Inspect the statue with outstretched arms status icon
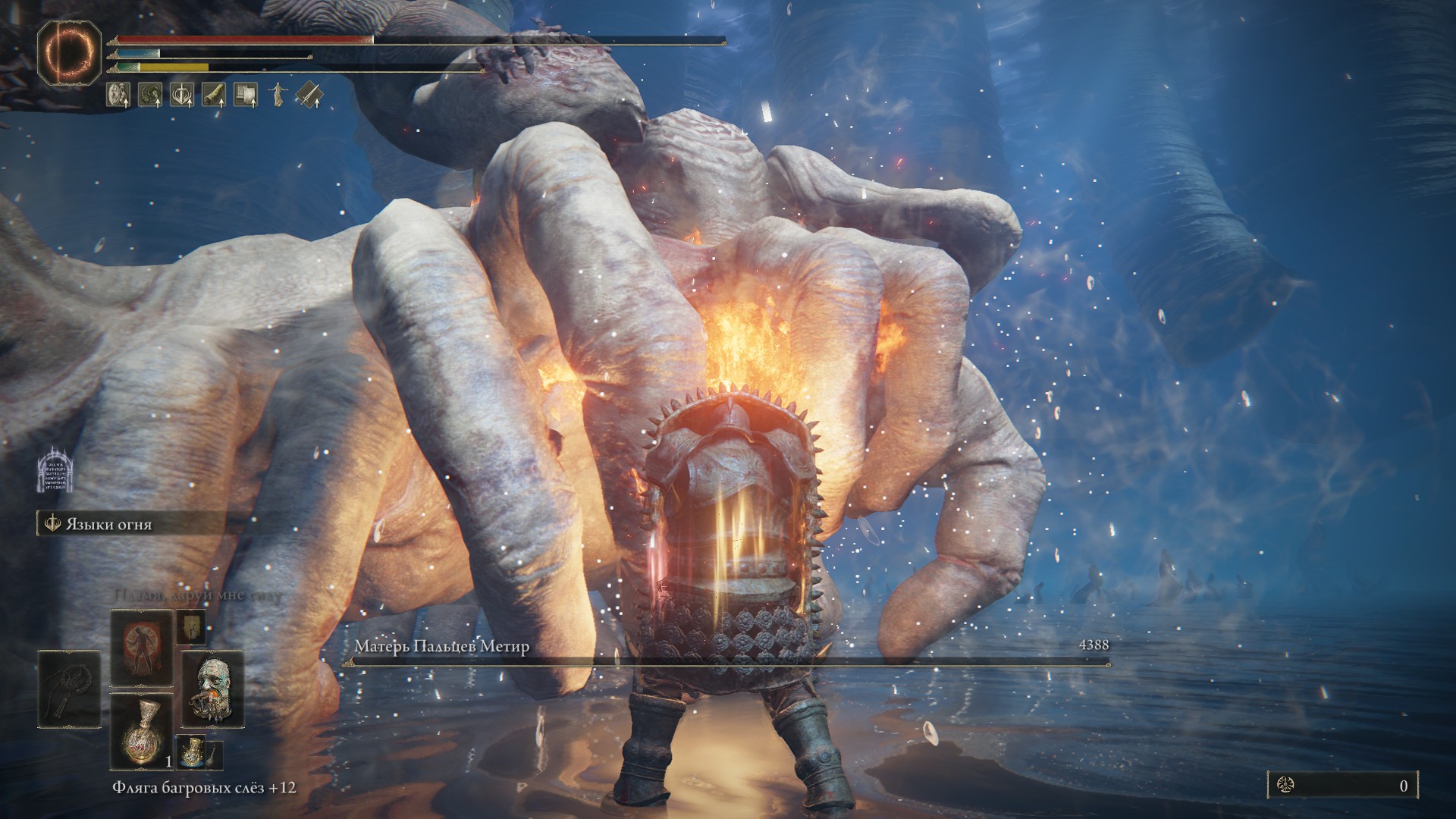 (277, 94)
